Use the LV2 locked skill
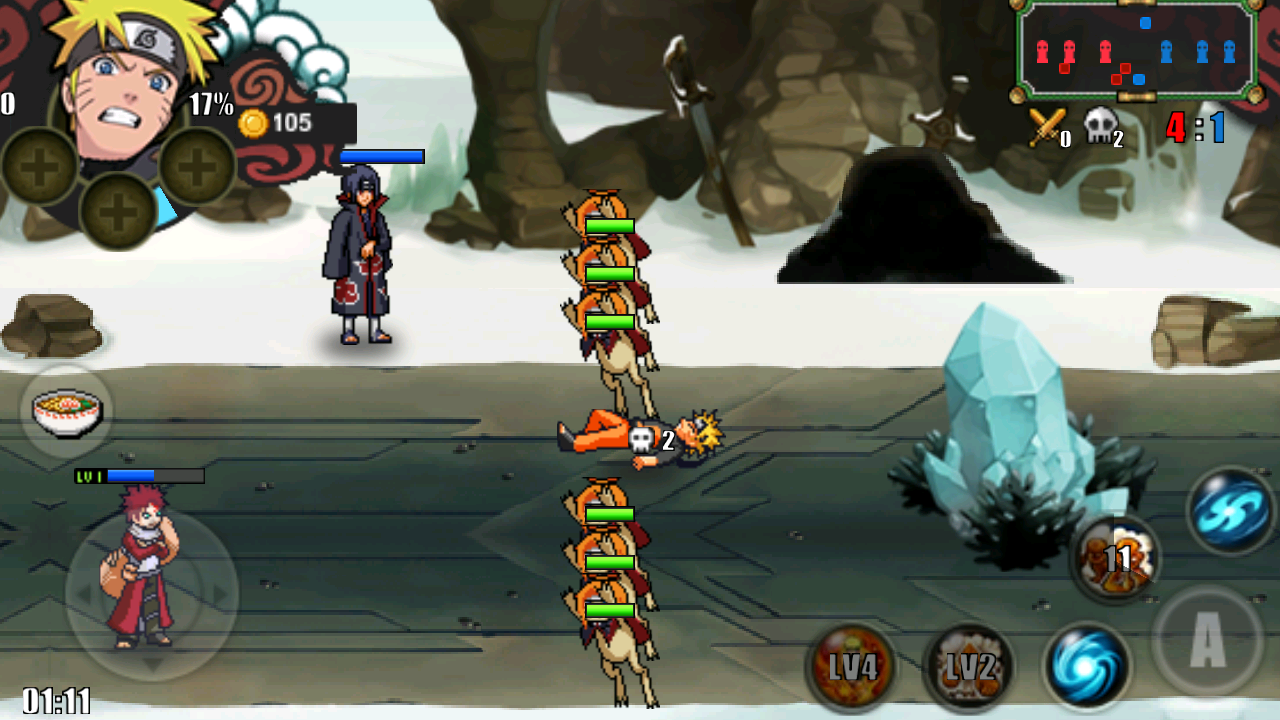1280x720 pixels. point(969,666)
